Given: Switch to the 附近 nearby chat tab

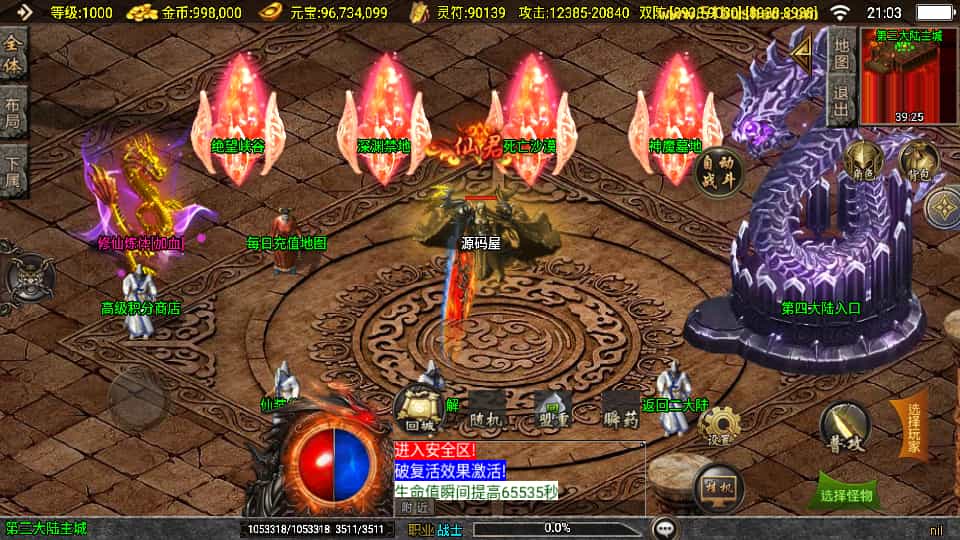Looking at the screenshot, I should click(411, 507).
